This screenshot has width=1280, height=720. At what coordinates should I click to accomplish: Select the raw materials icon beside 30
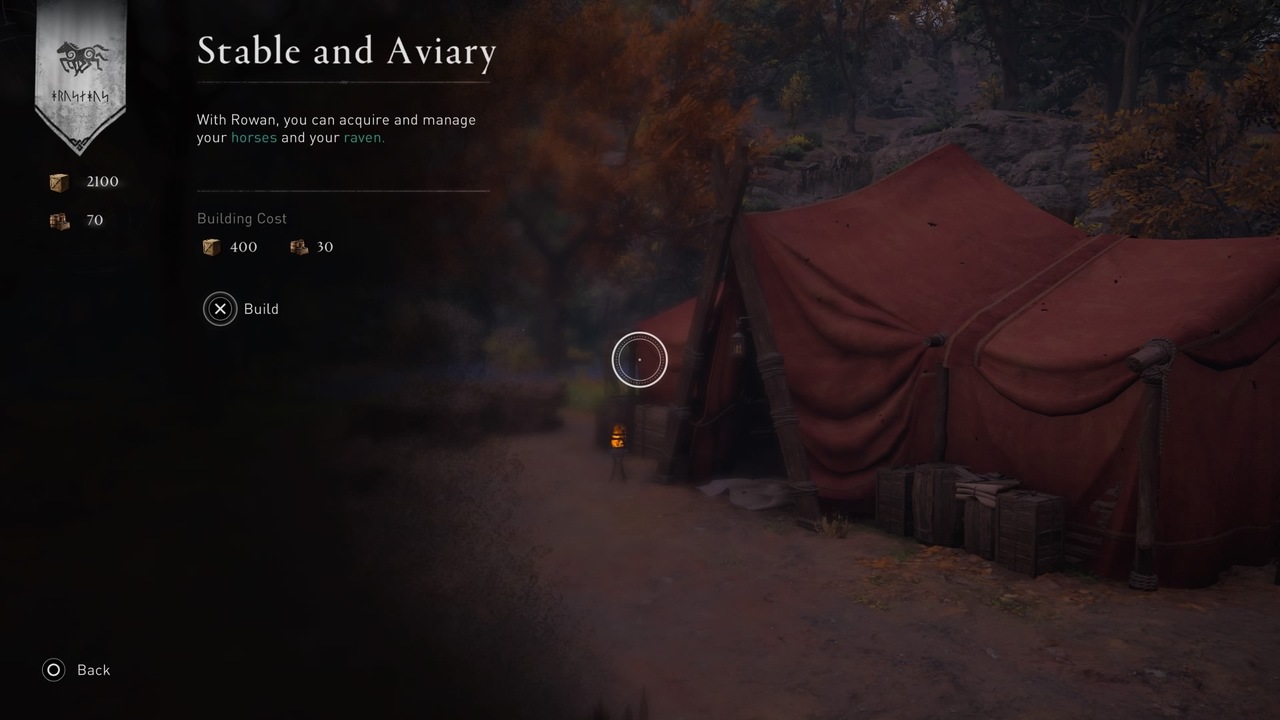(298, 246)
